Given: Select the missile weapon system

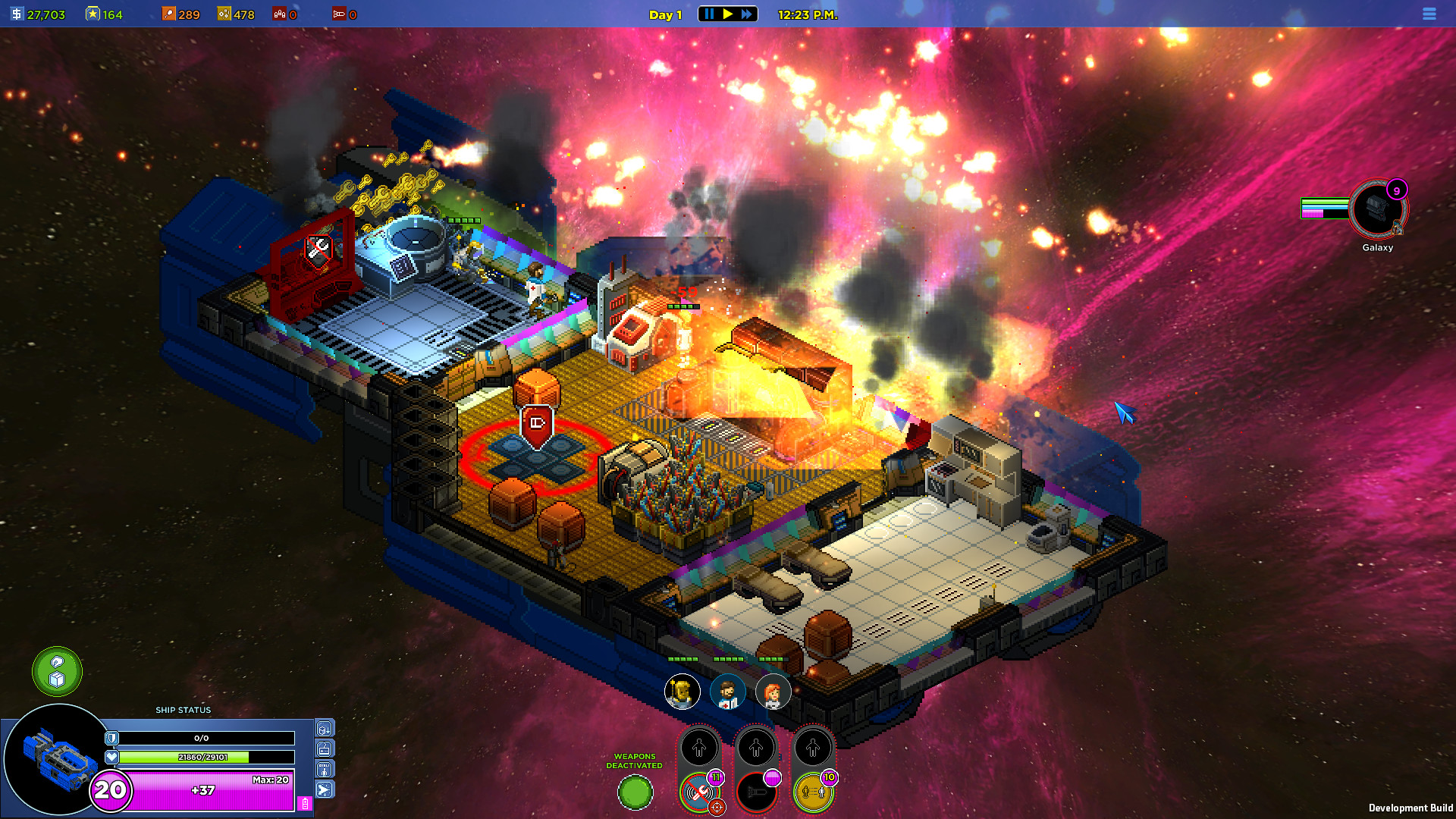Looking at the screenshot, I should pyautogui.click(x=756, y=793).
